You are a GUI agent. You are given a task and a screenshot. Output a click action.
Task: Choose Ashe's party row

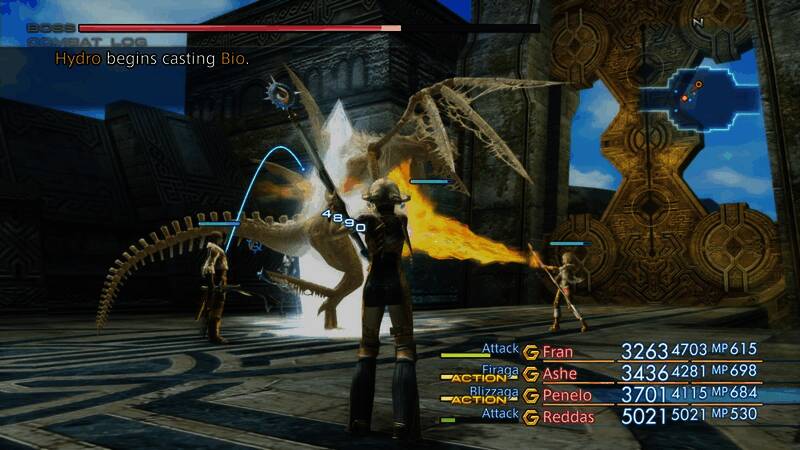[560, 374]
